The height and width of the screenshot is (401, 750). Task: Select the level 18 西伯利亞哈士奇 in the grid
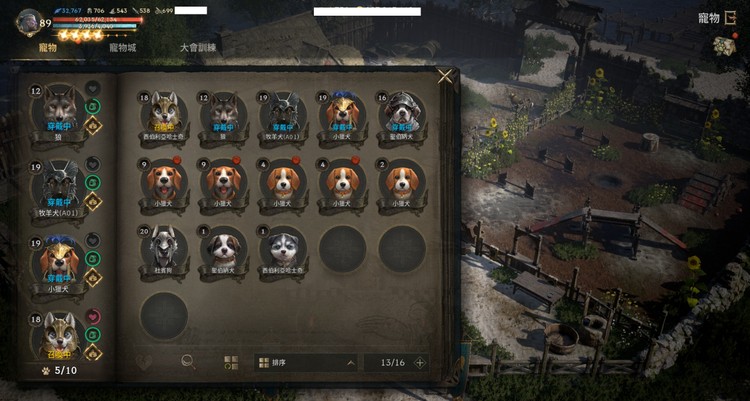pos(164,114)
